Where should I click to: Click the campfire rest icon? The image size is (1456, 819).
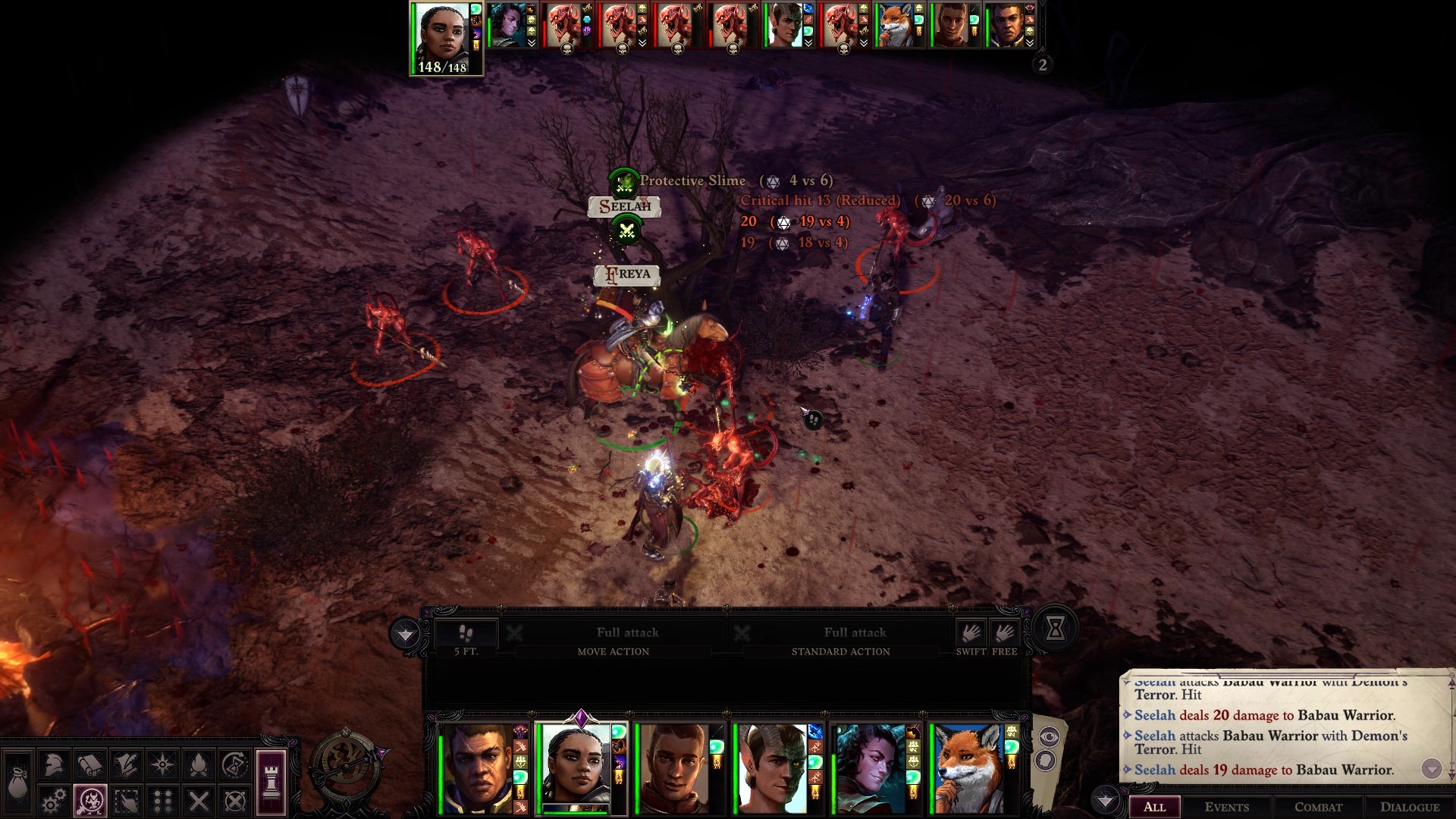[x=199, y=764]
